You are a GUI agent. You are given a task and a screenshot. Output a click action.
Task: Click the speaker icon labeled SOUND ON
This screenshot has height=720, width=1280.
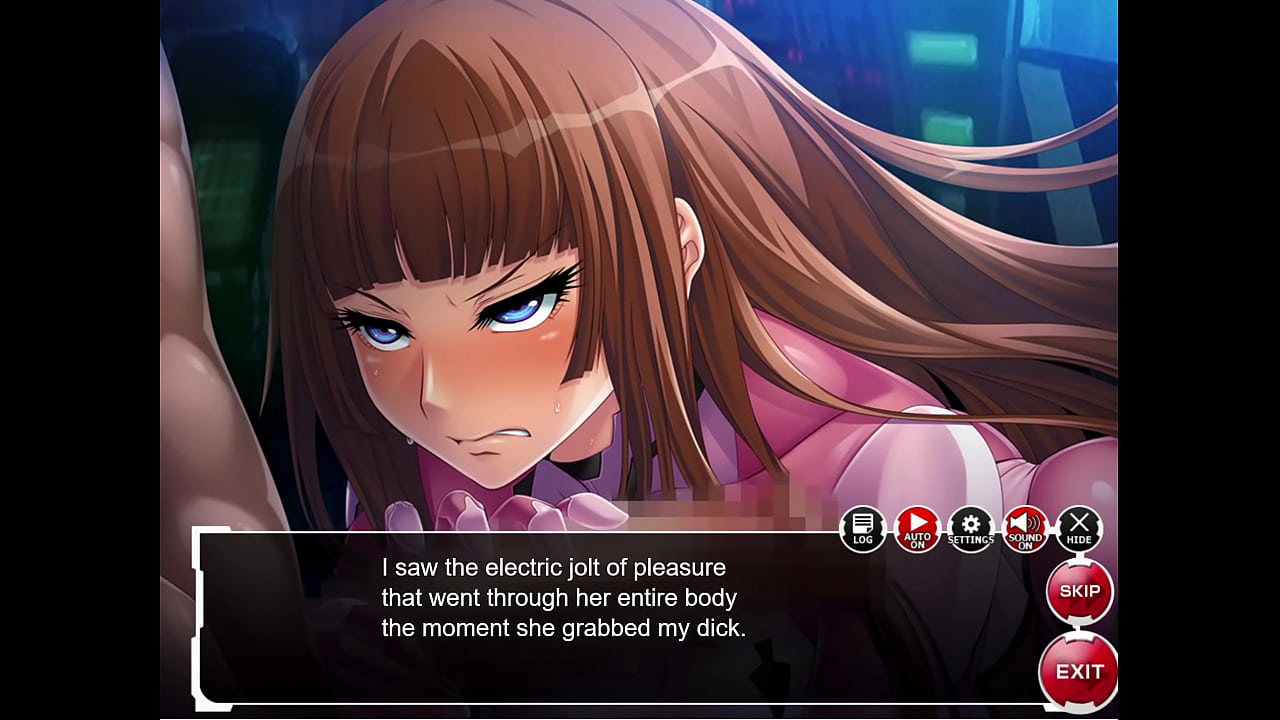pyautogui.click(x=1024, y=527)
